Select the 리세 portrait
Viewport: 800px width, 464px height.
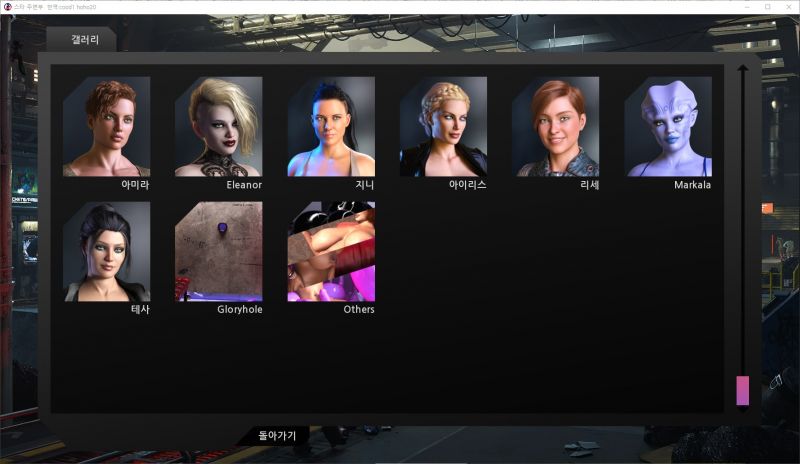(555, 127)
